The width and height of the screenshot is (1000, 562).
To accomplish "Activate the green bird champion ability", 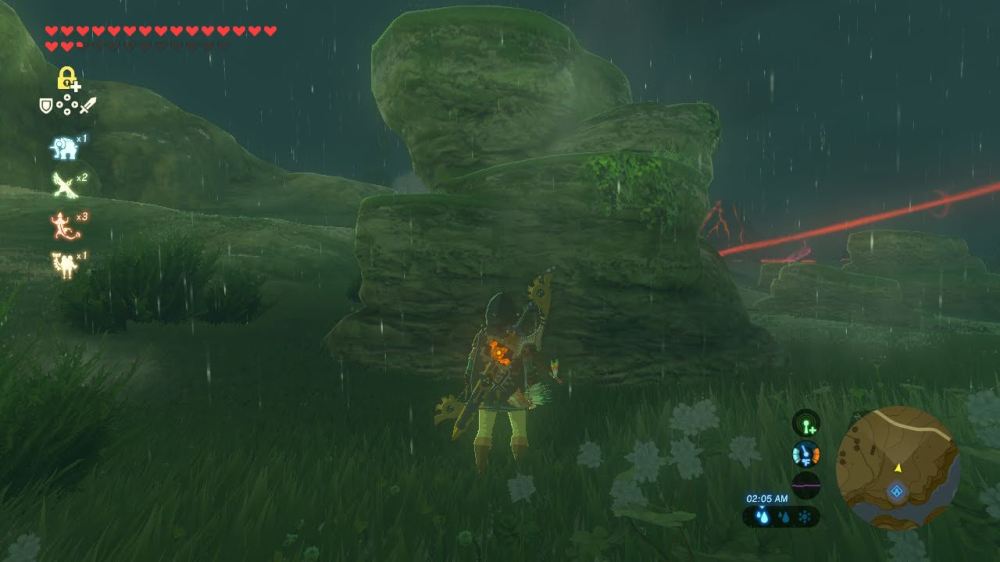I will point(64,185).
